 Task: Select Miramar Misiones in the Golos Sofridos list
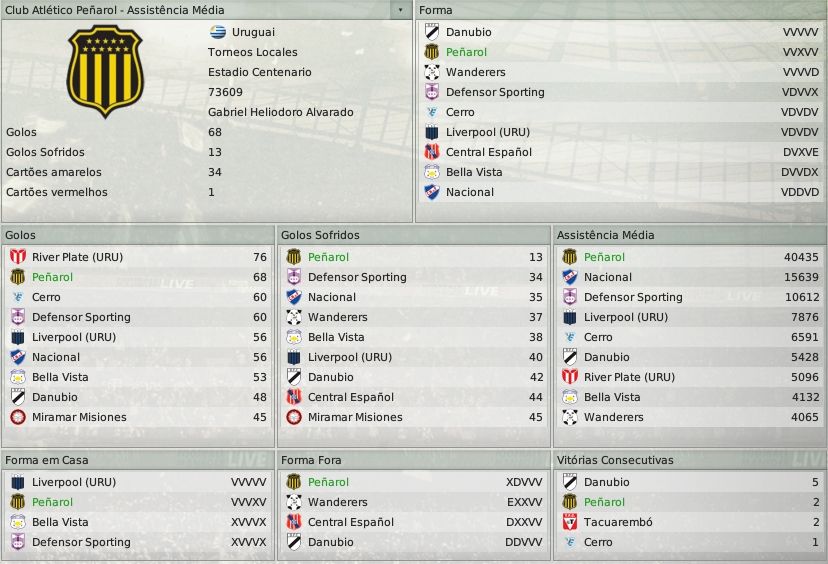(355, 417)
